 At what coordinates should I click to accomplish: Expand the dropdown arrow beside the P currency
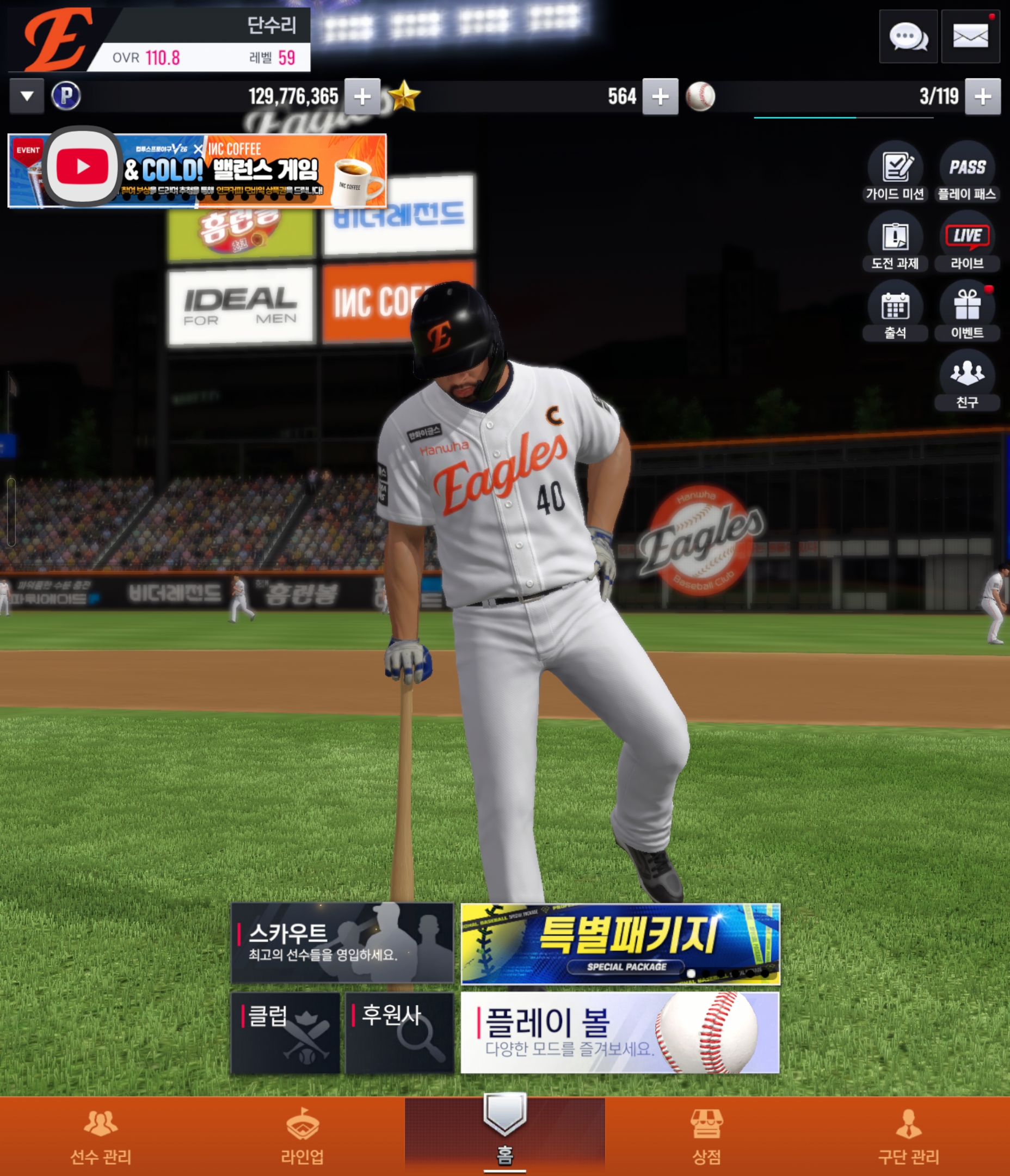click(x=27, y=96)
